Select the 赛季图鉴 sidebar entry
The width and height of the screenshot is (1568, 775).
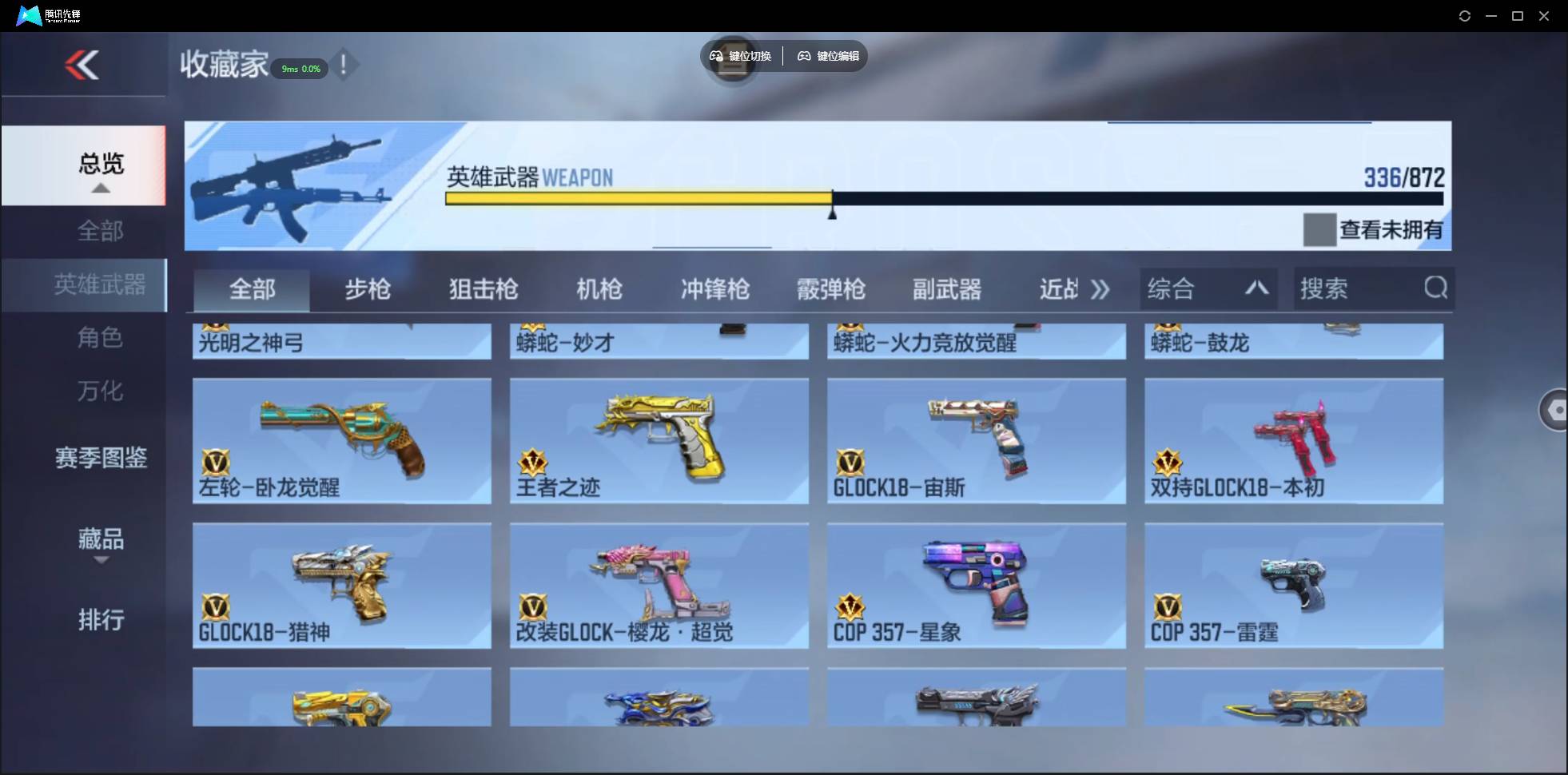(101, 456)
